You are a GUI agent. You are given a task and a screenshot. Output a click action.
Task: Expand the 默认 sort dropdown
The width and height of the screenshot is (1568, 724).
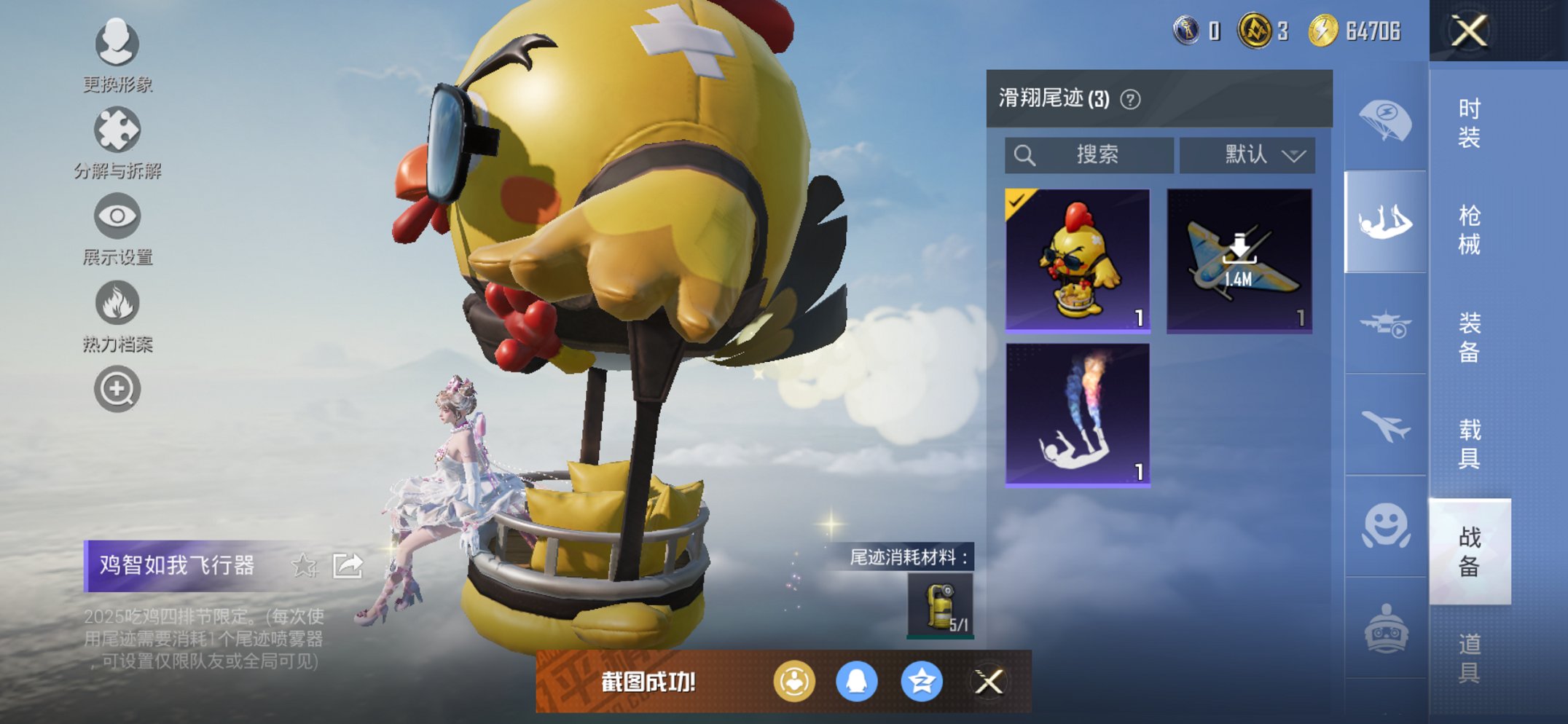click(1247, 154)
